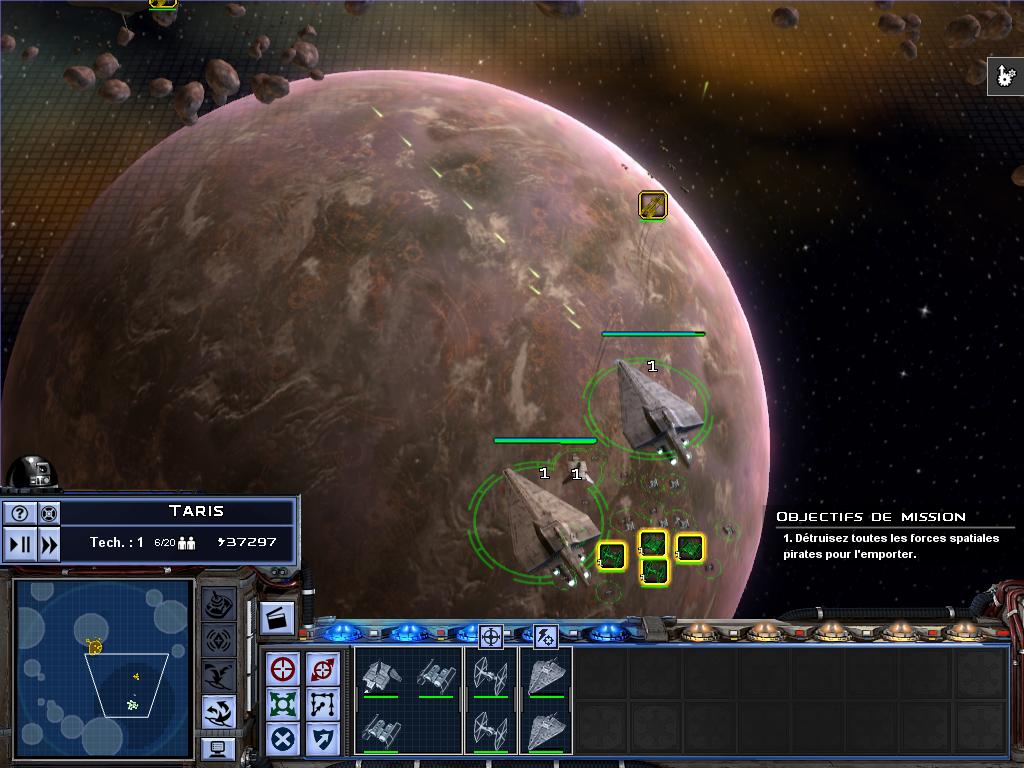Select the waypoint path command
Viewport: 1024px width, 768px height.
coord(322,703)
